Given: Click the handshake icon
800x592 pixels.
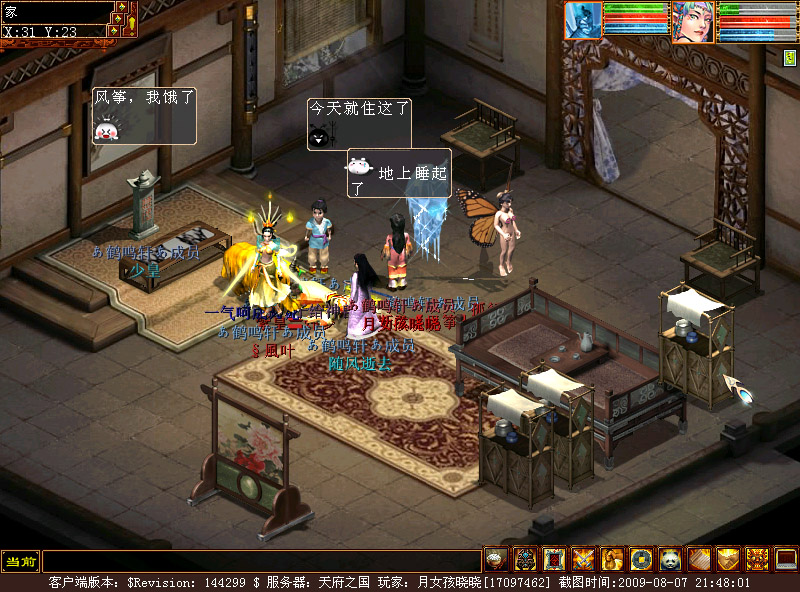Looking at the screenshot, I should click(x=728, y=559).
